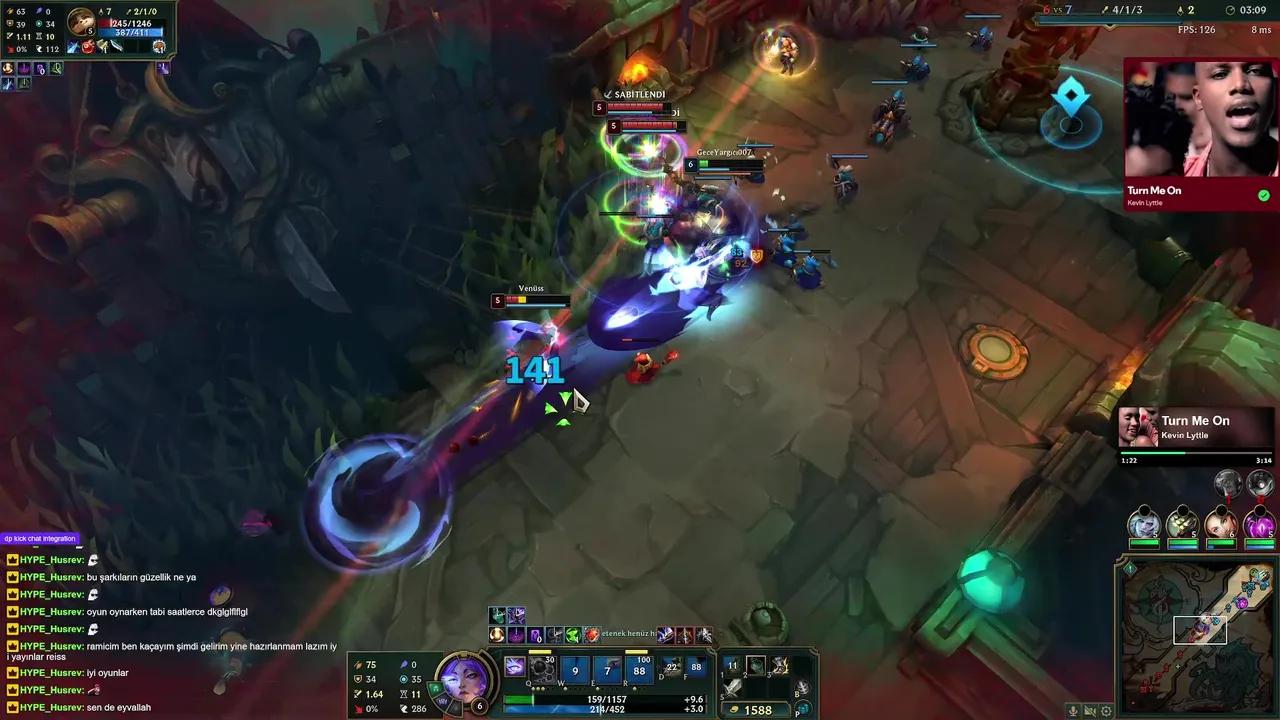Select the Q ability icon on the HUD
Image resolution: width=1280 pixels, height=720 pixels.
(x=514, y=666)
